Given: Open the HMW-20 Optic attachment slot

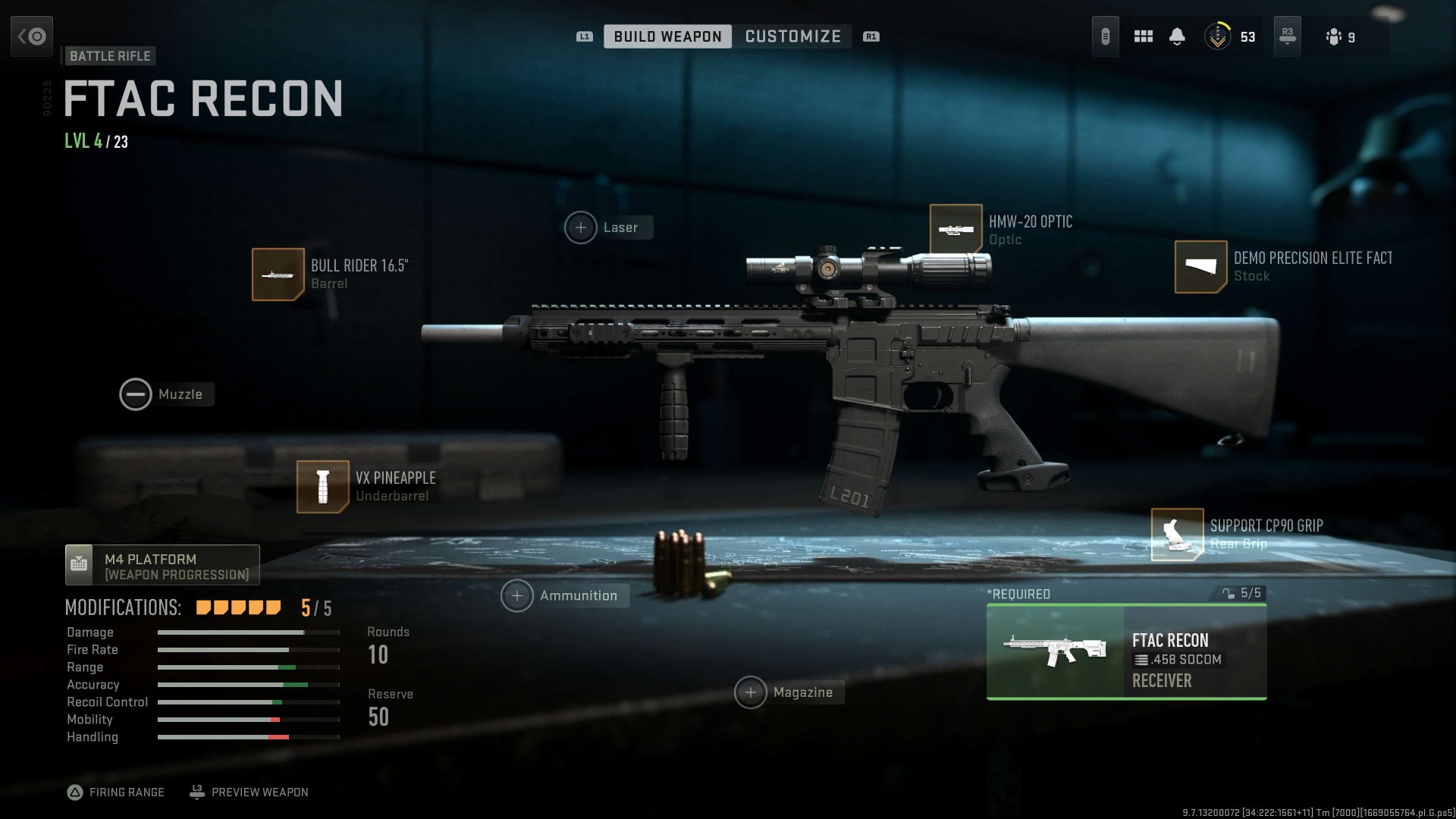Looking at the screenshot, I should pos(957,228).
